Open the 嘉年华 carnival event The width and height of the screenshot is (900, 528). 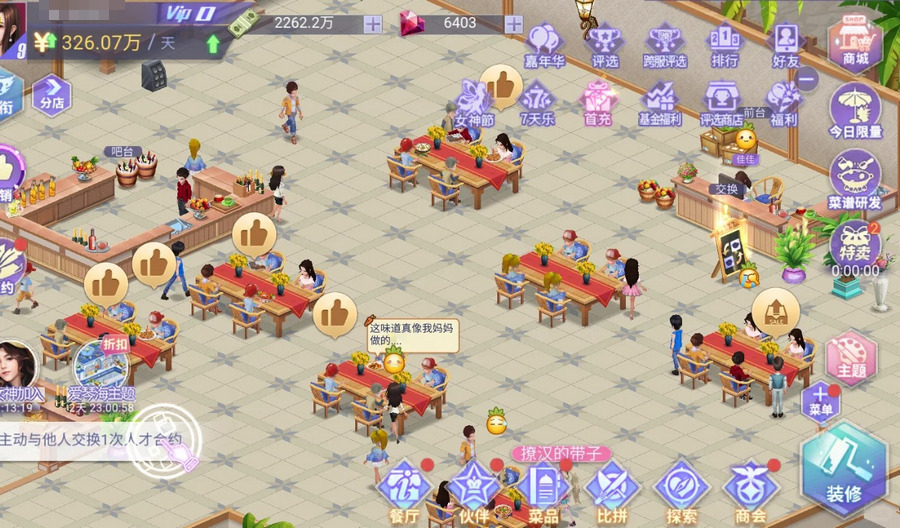544,44
